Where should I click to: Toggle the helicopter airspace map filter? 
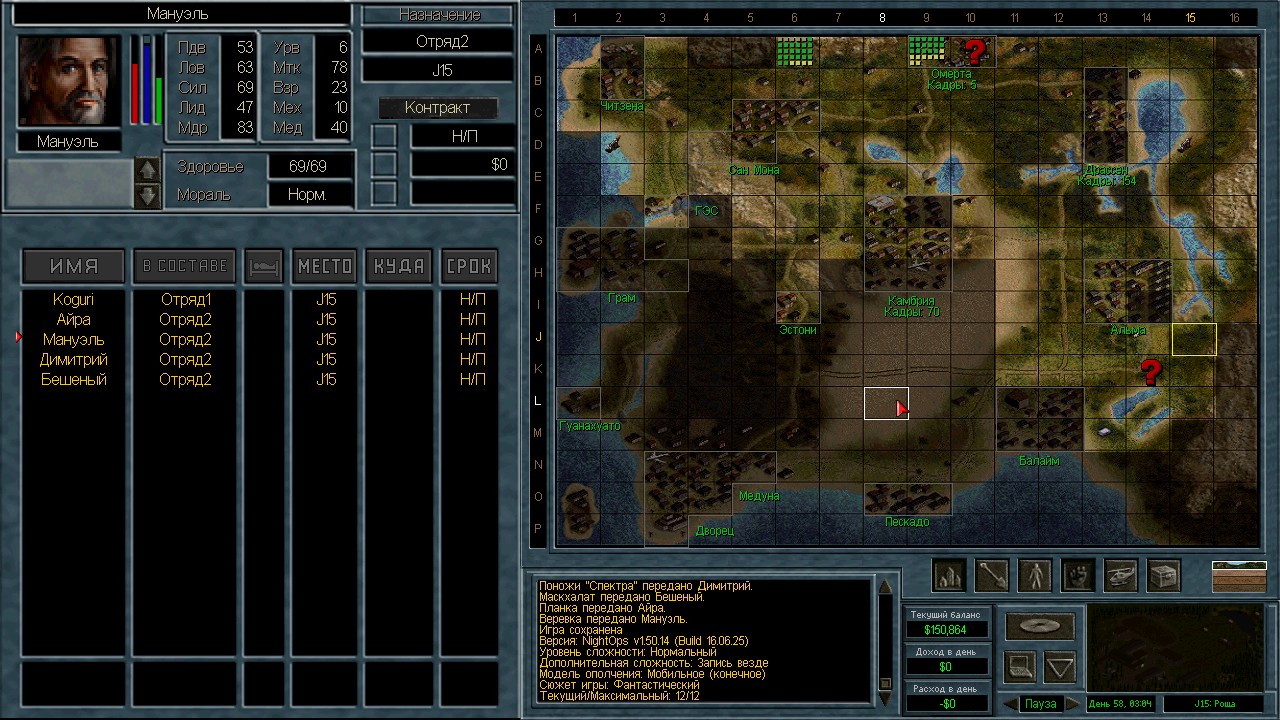pos(1121,575)
